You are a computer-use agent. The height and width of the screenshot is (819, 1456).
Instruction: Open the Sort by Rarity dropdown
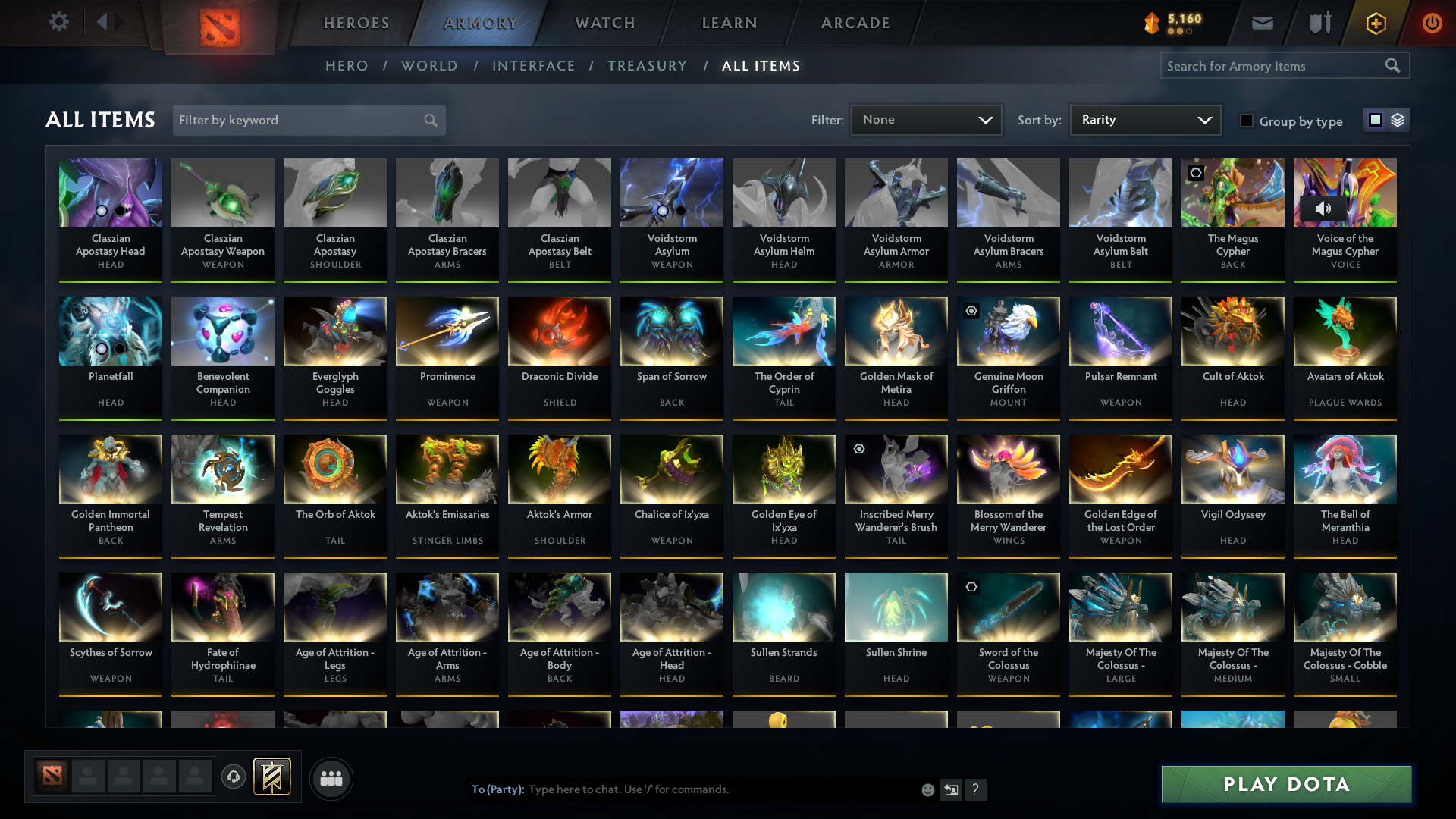1145,119
